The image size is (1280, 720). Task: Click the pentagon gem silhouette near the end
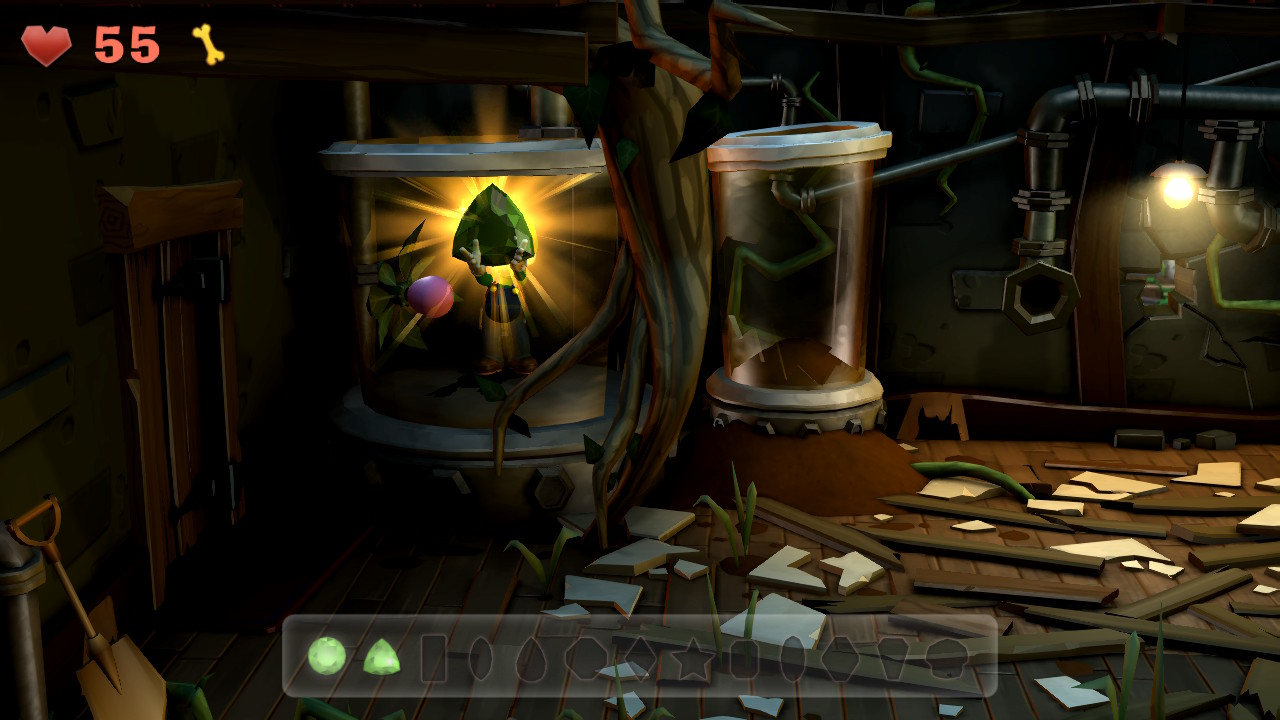[x=892, y=660]
